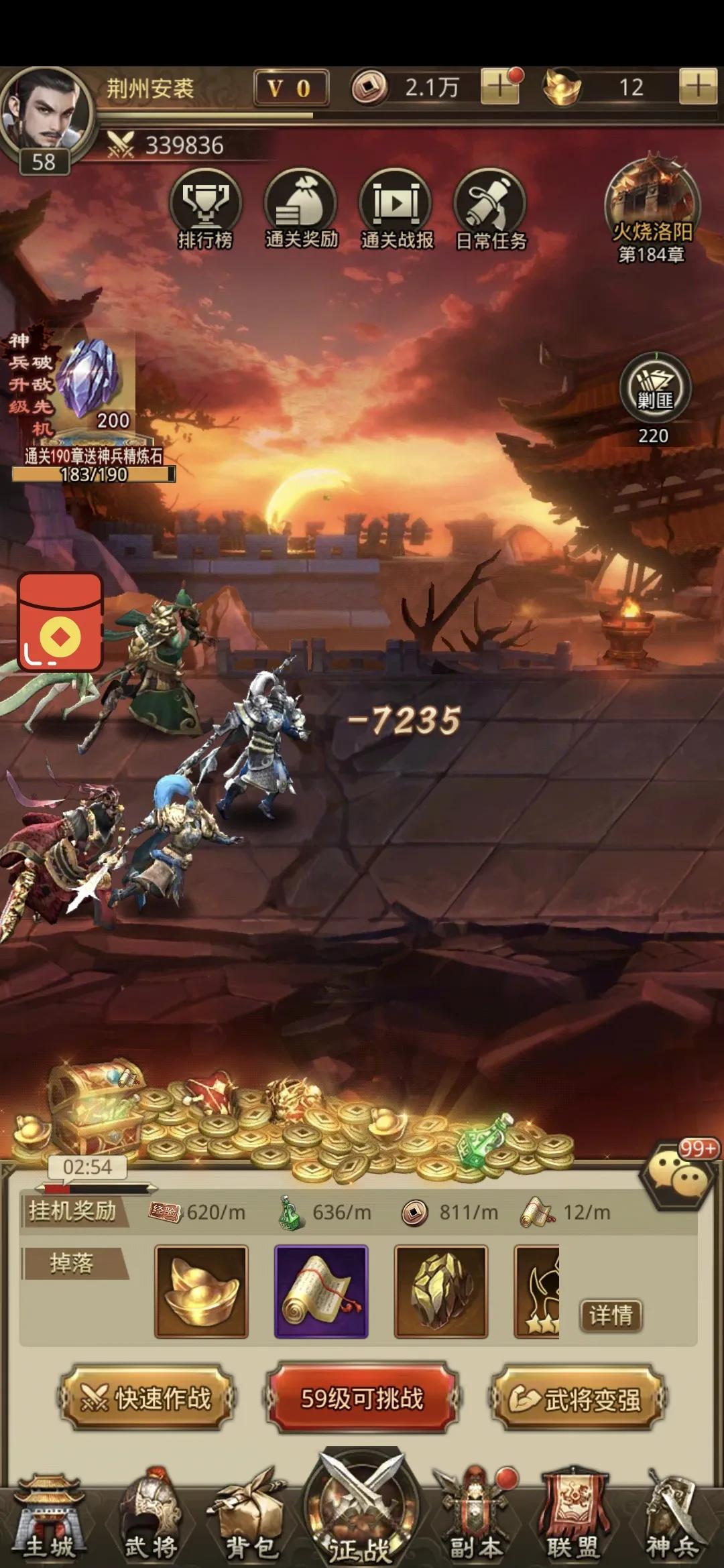Tap the red 59级可挑战 challenge button
The width and height of the screenshot is (724, 1568).
coord(362,1398)
